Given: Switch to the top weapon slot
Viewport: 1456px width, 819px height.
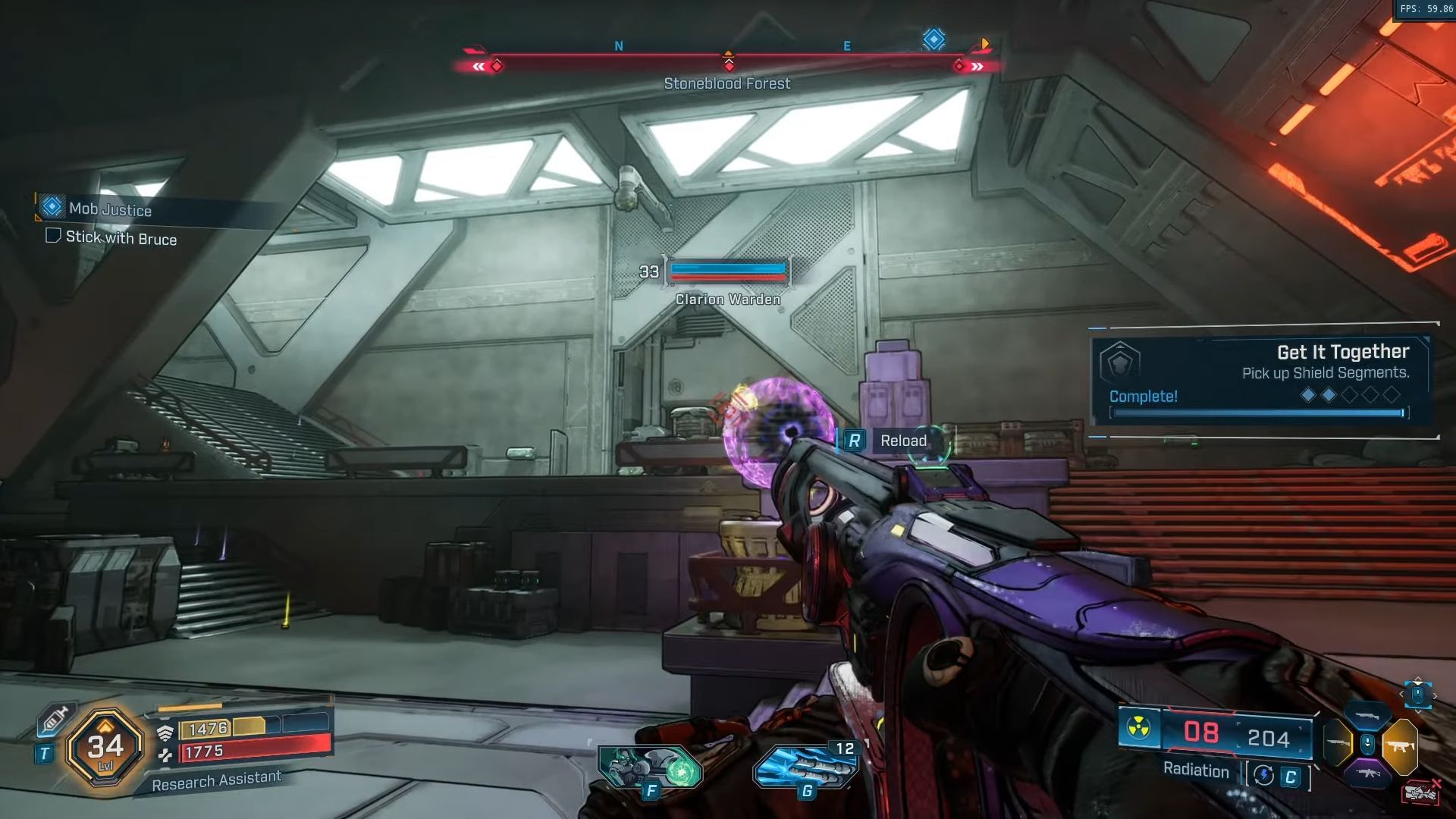Looking at the screenshot, I should tap(1367, 715).
